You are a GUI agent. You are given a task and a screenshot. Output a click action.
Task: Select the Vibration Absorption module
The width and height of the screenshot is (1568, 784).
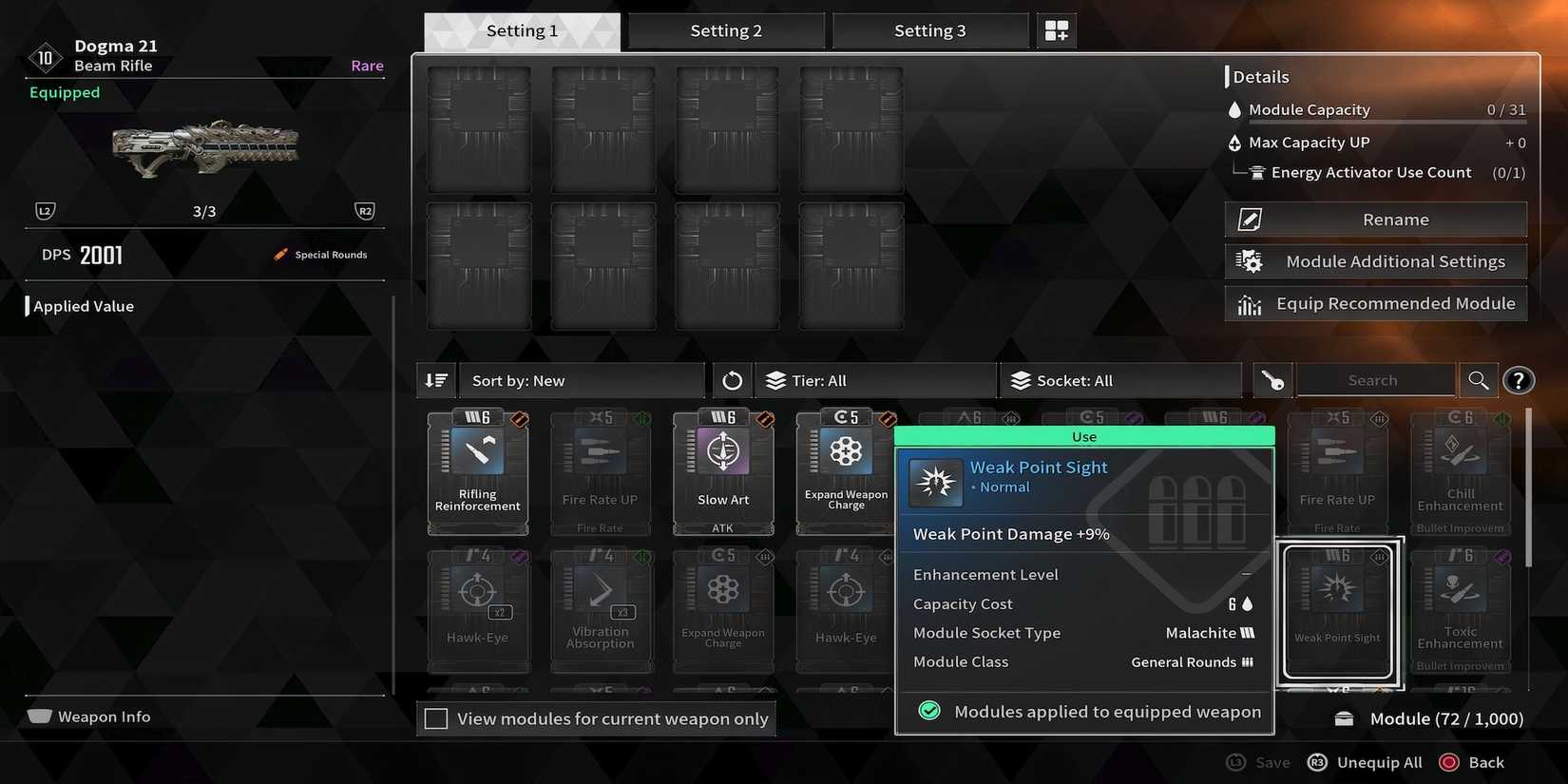(601, 608)
